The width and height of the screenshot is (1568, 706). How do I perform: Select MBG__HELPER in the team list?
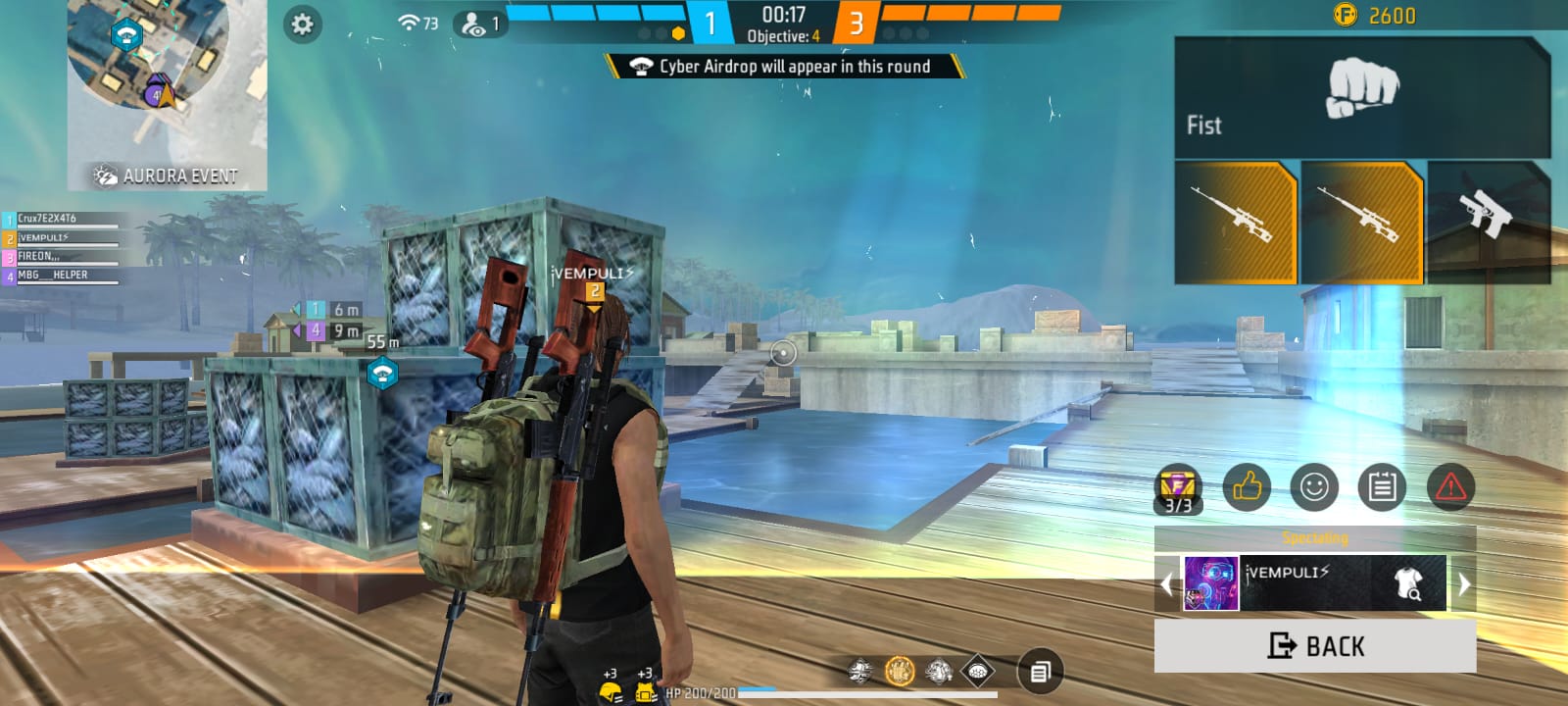point(61,276)
